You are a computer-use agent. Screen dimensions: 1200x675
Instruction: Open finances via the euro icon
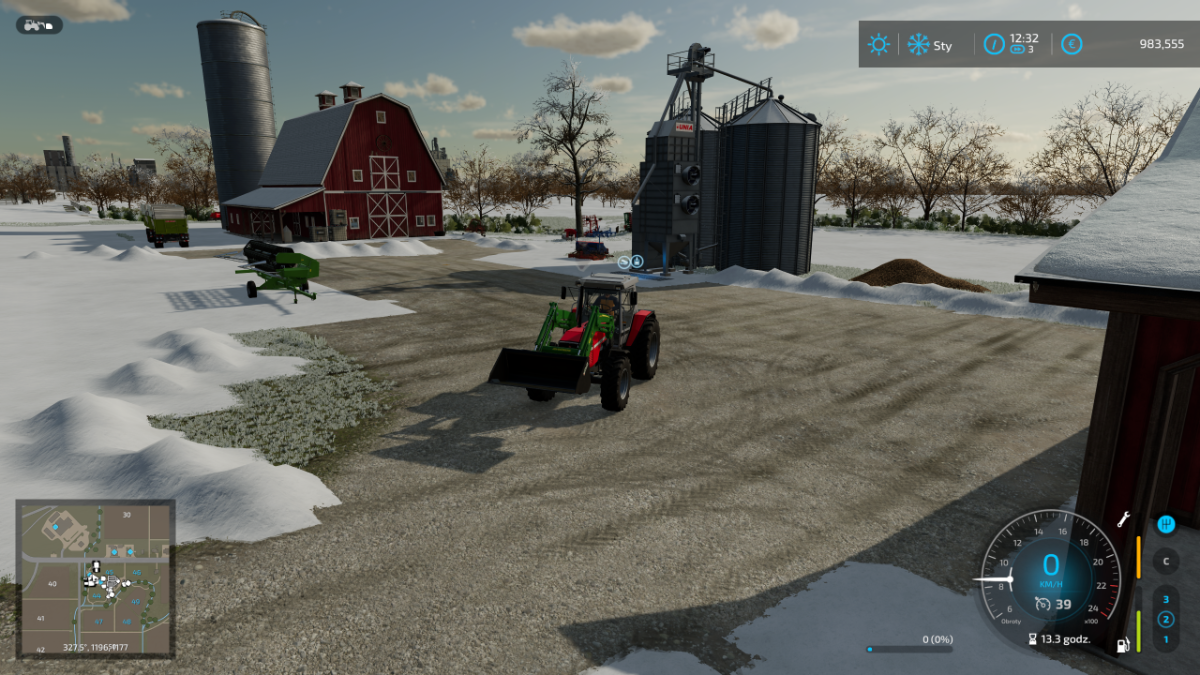(x=1071, y=45)
